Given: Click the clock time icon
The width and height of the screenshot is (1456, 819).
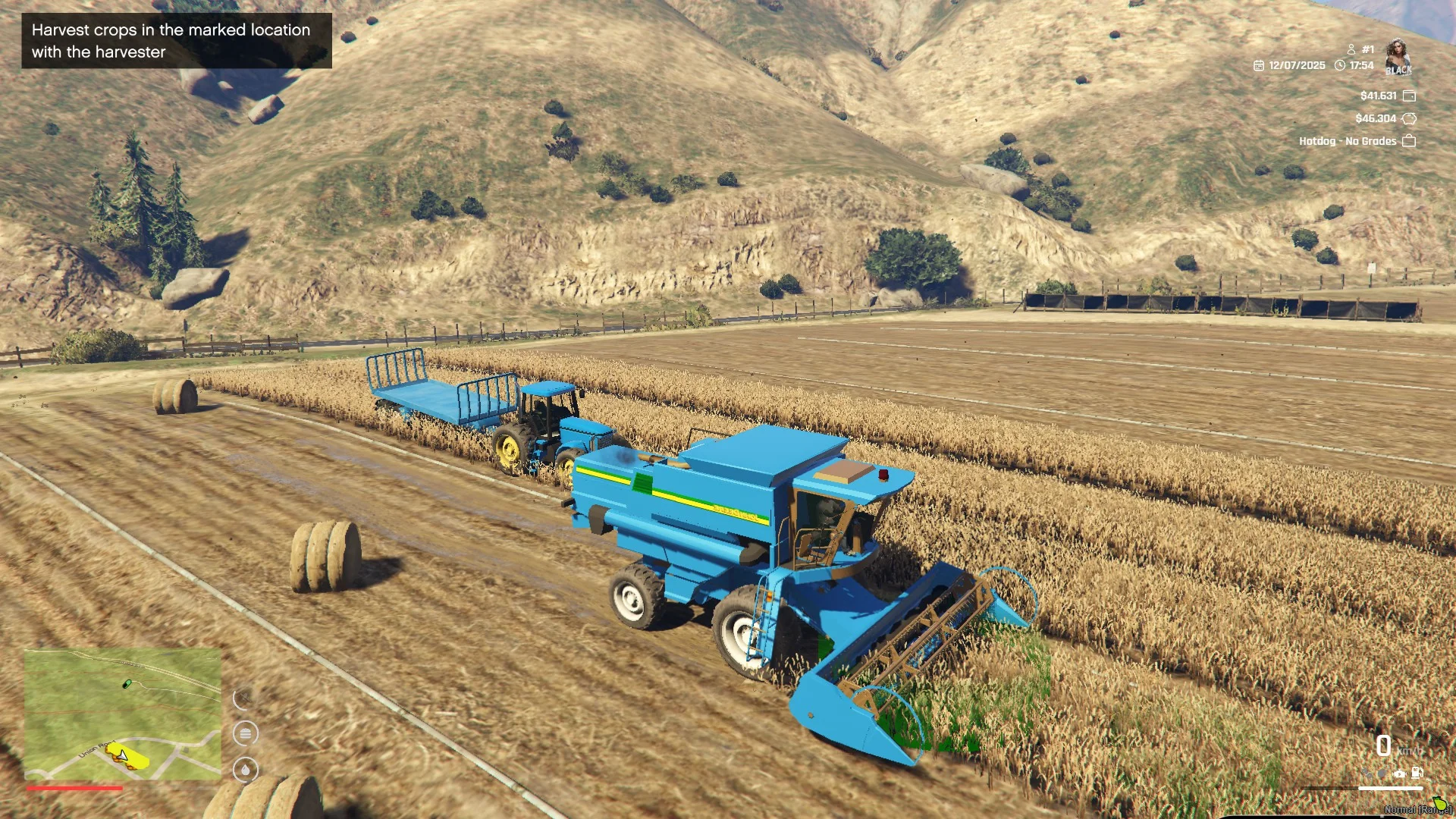Looking at the screenshot, I should click(x=1340, y=66).
